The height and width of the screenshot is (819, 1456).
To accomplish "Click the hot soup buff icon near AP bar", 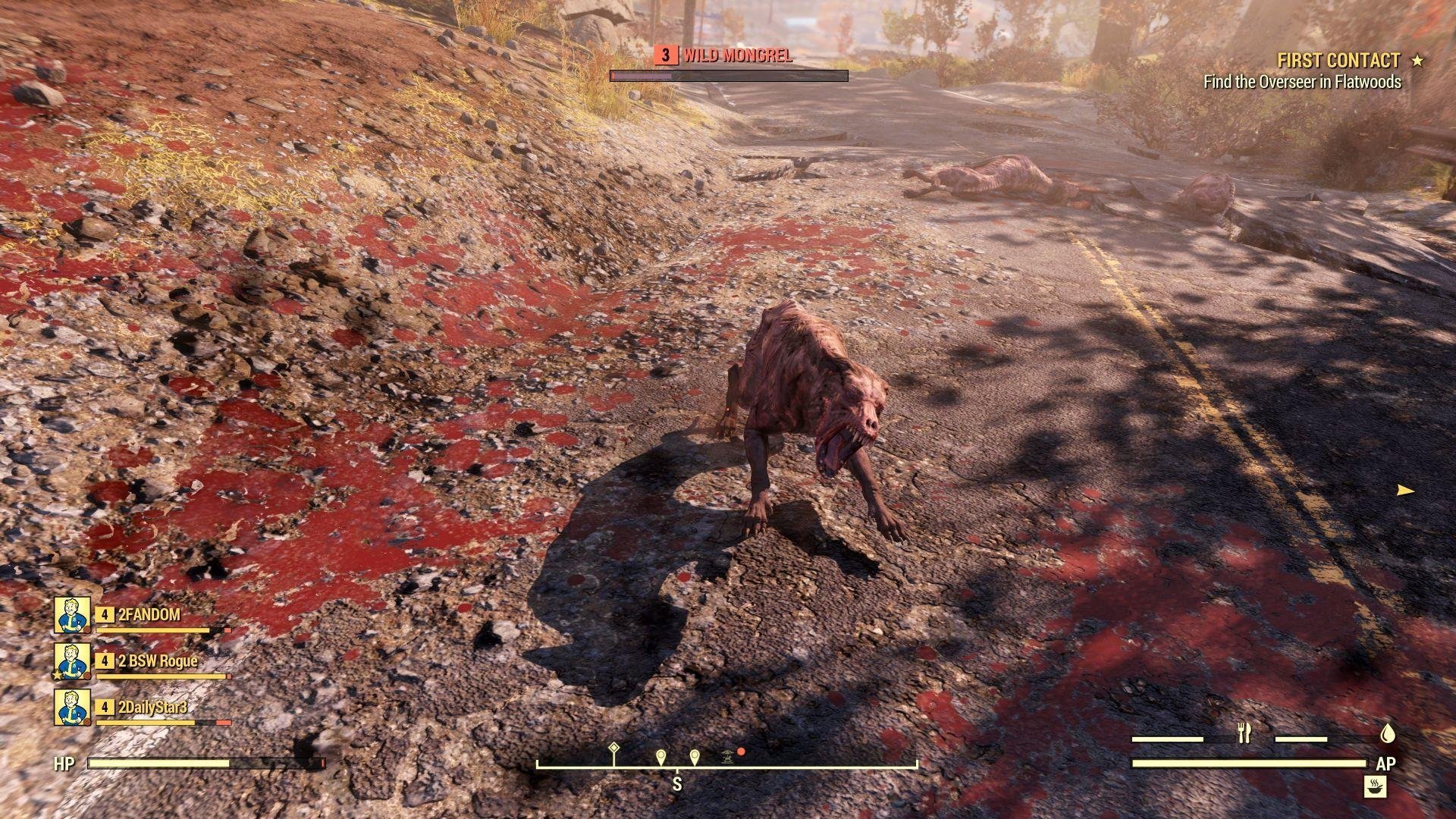I will 1376,786.
